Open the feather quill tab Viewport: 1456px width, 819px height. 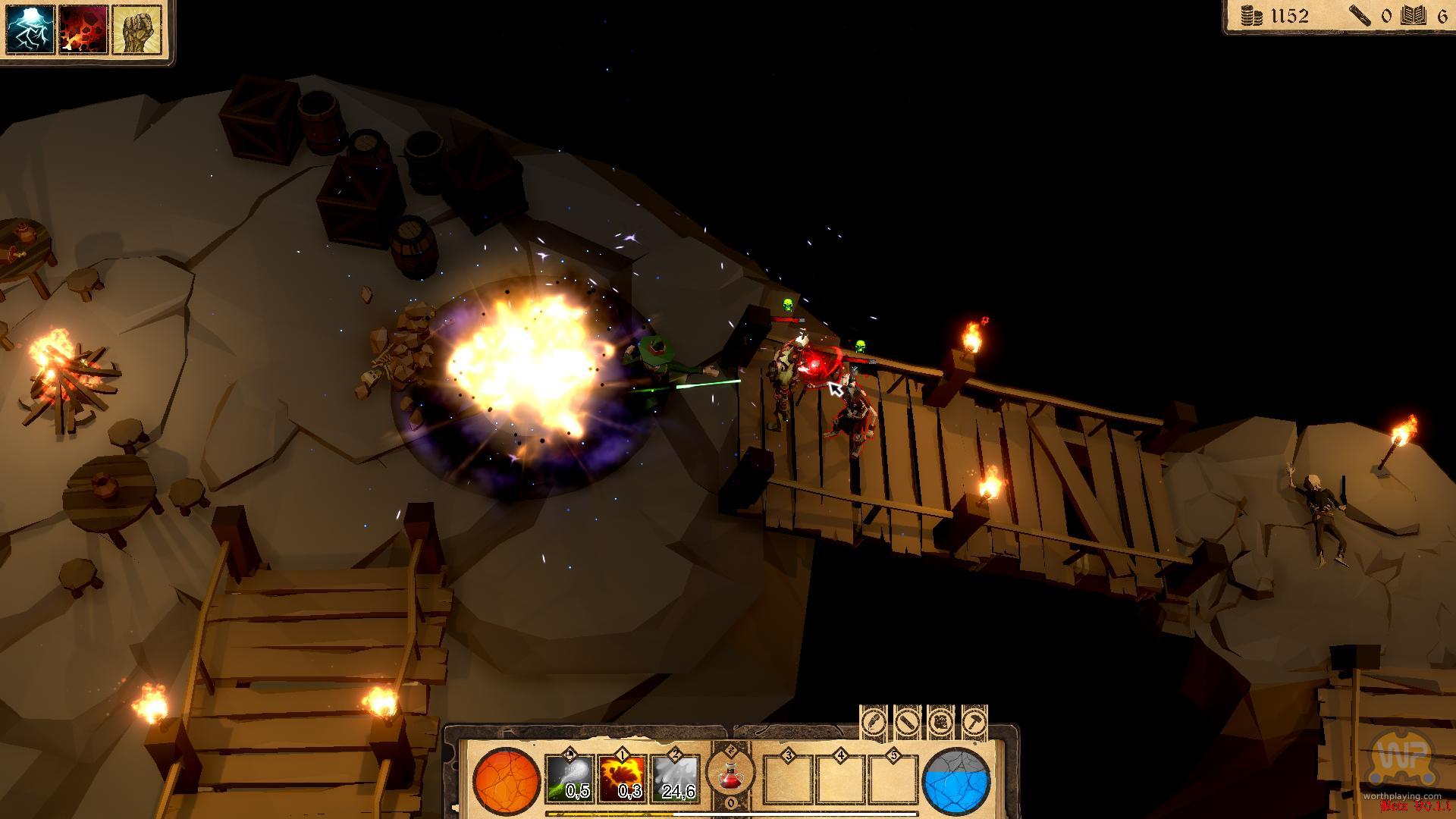point(874,721)
